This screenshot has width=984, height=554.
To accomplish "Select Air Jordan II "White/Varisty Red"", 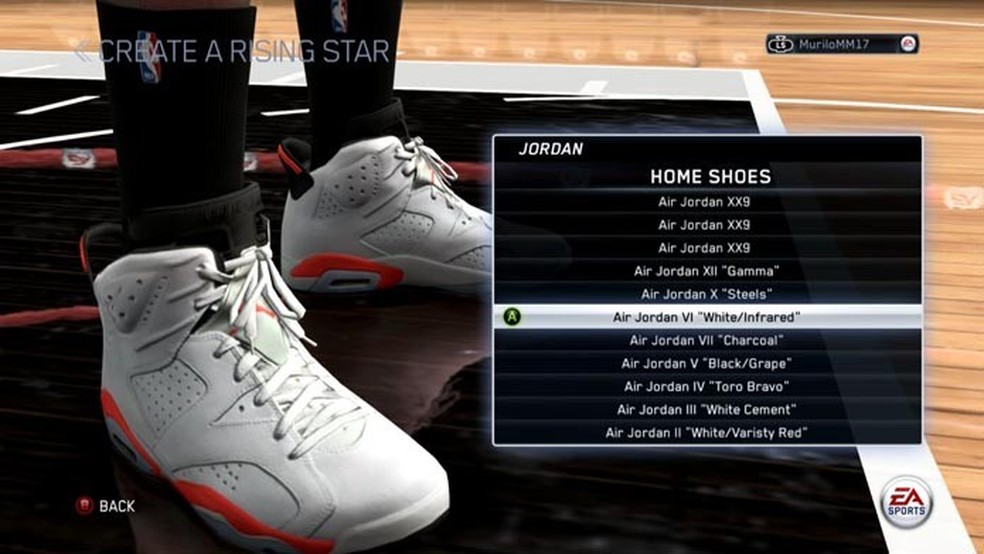I will (707, 432).
